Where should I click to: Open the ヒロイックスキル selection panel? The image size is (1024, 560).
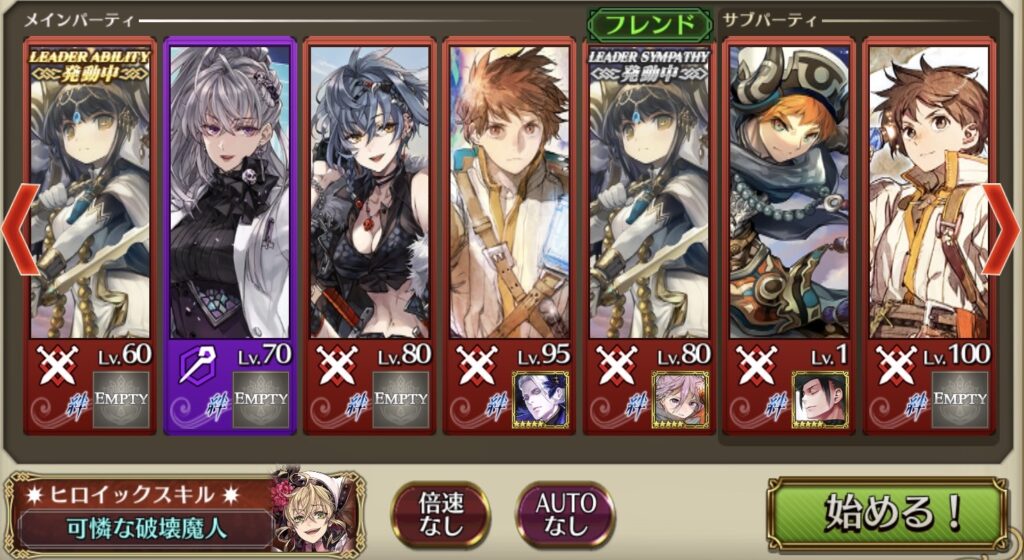click(x=180, y=514)
